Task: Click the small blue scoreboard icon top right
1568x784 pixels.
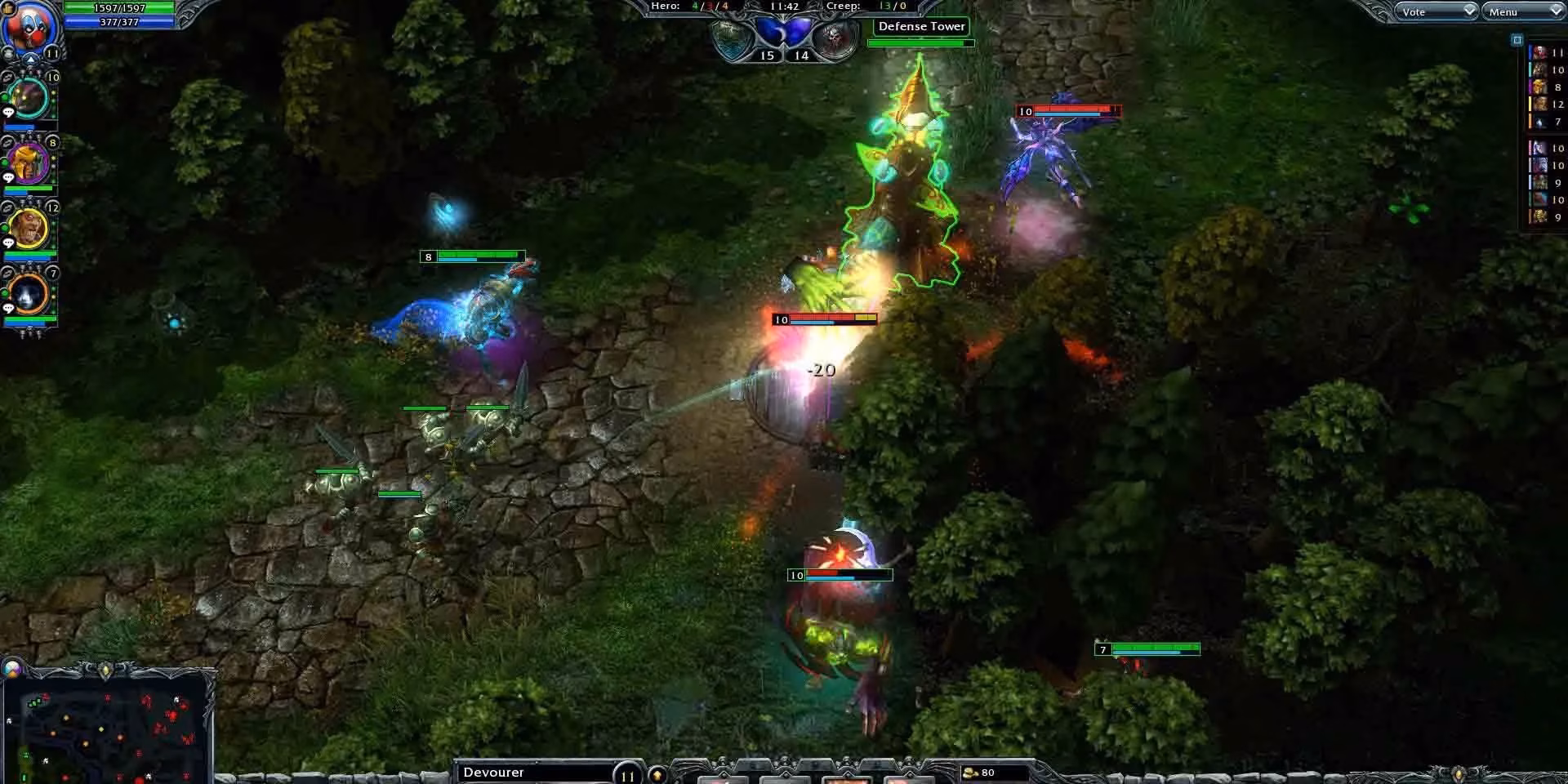Action: pyautogui.click(x=1517, y=38)
